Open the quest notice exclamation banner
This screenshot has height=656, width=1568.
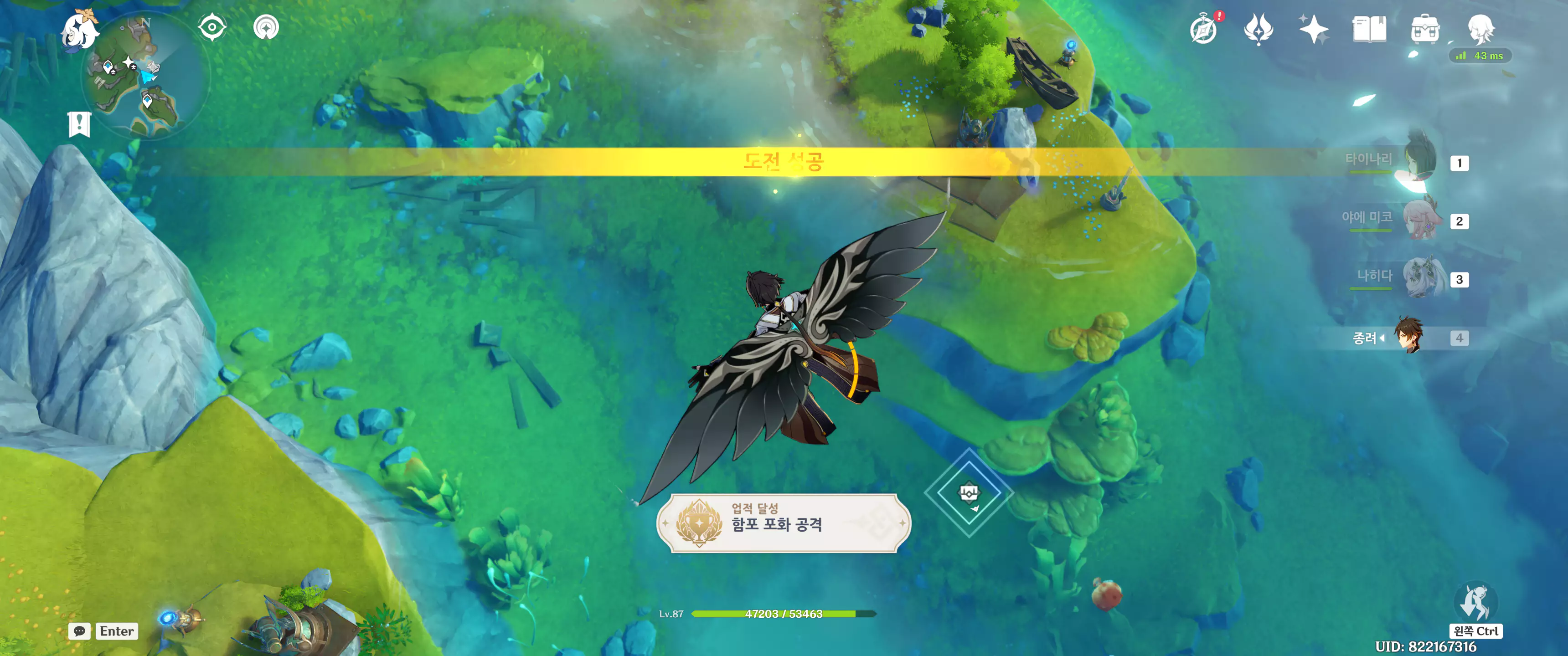click(79, 124)
